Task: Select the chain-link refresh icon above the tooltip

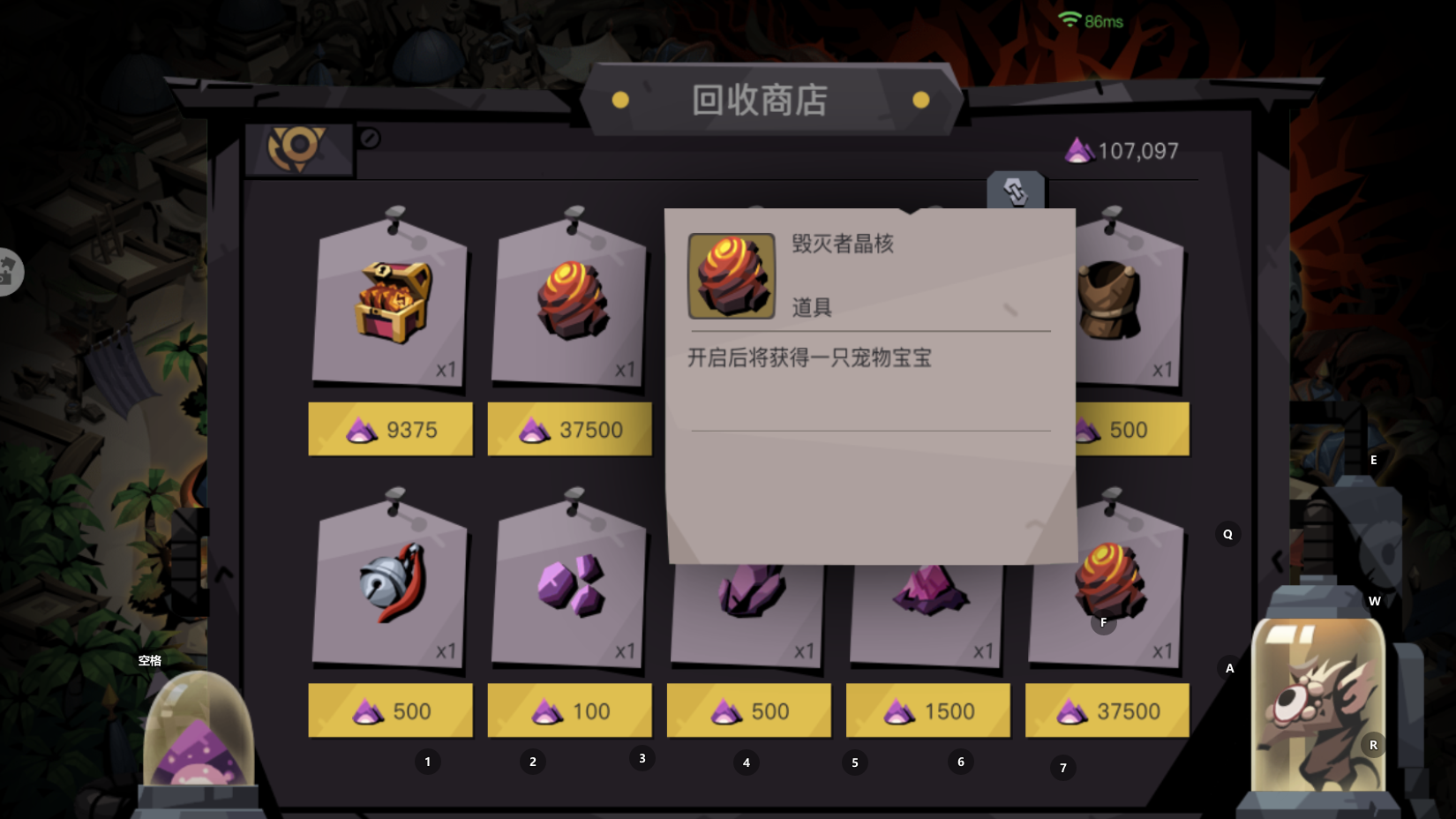Action: click(x=1015, y=189)
